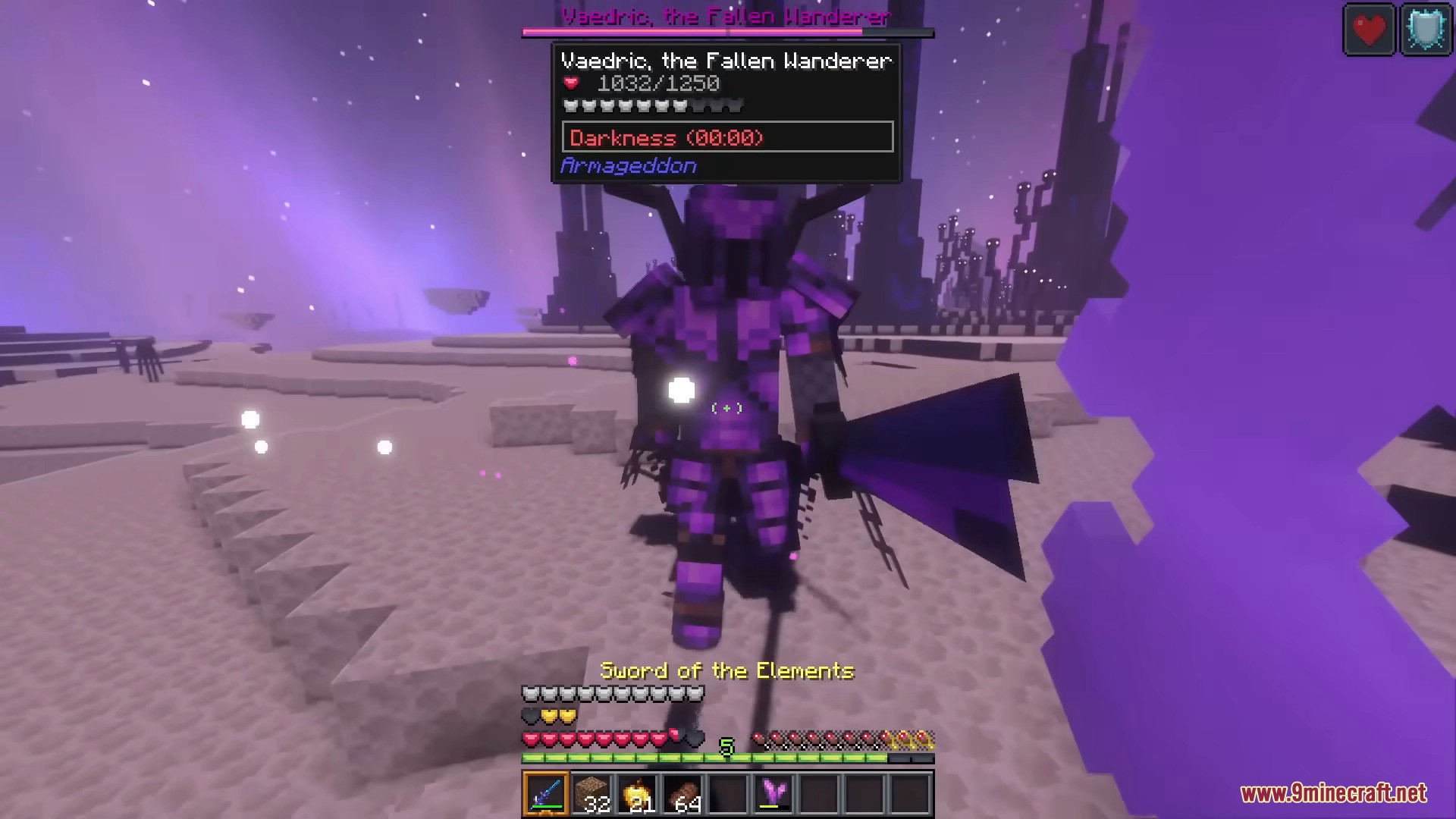
Task: Select the golden apple stack
Action: click(x=639, y=792)
